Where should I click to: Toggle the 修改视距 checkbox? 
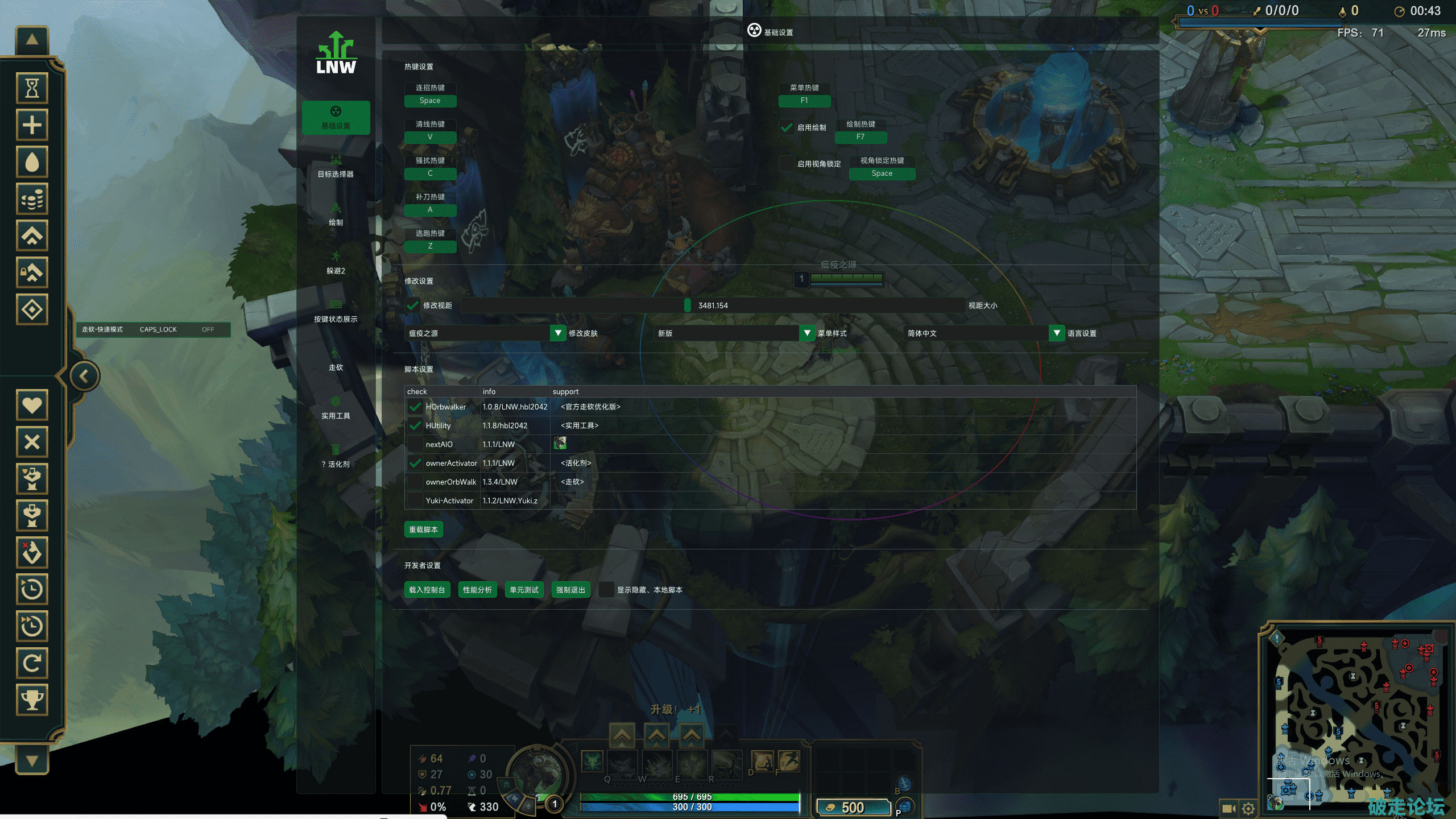point(412,305)
